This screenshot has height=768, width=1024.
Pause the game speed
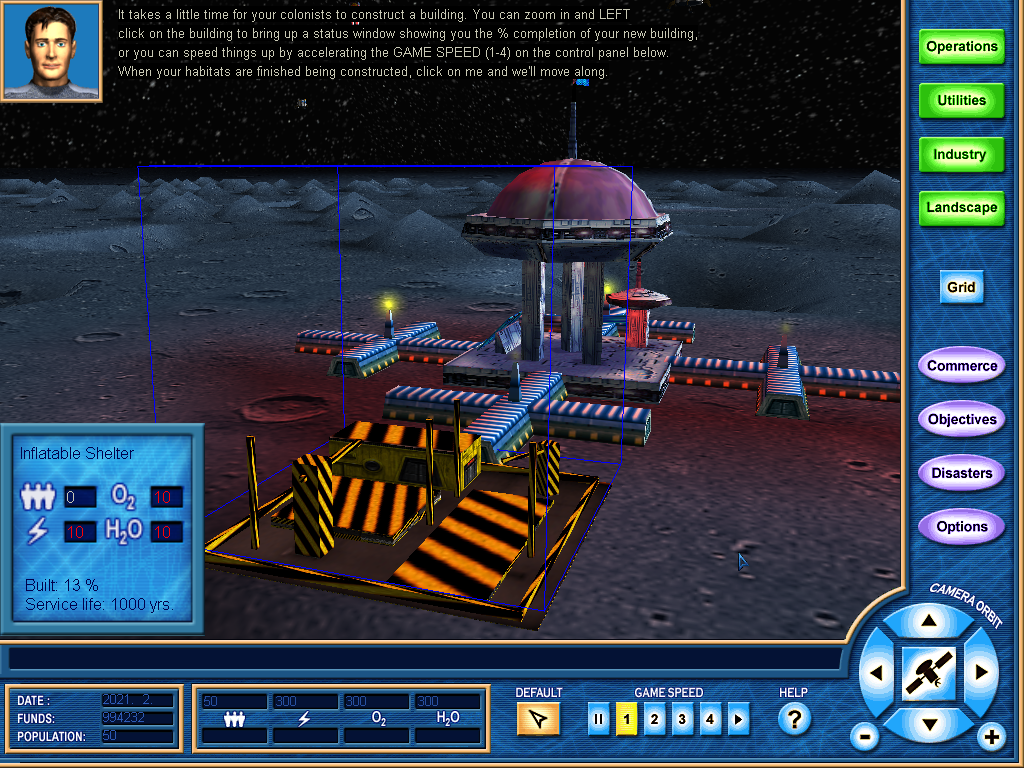tap(599, 719)
